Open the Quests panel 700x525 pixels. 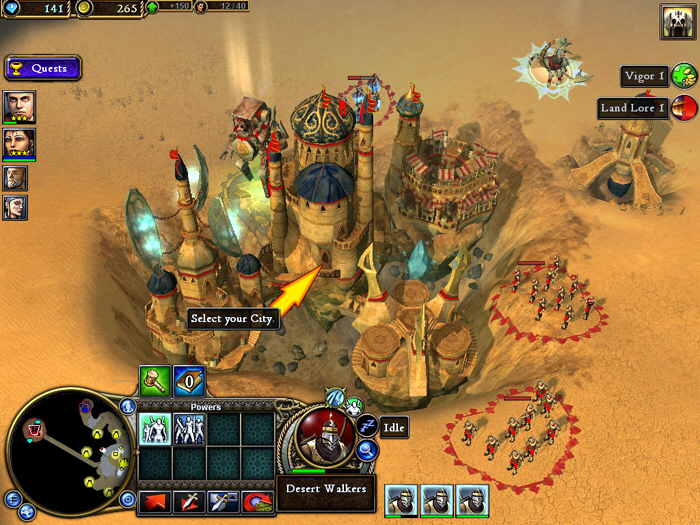click(42, 68)
